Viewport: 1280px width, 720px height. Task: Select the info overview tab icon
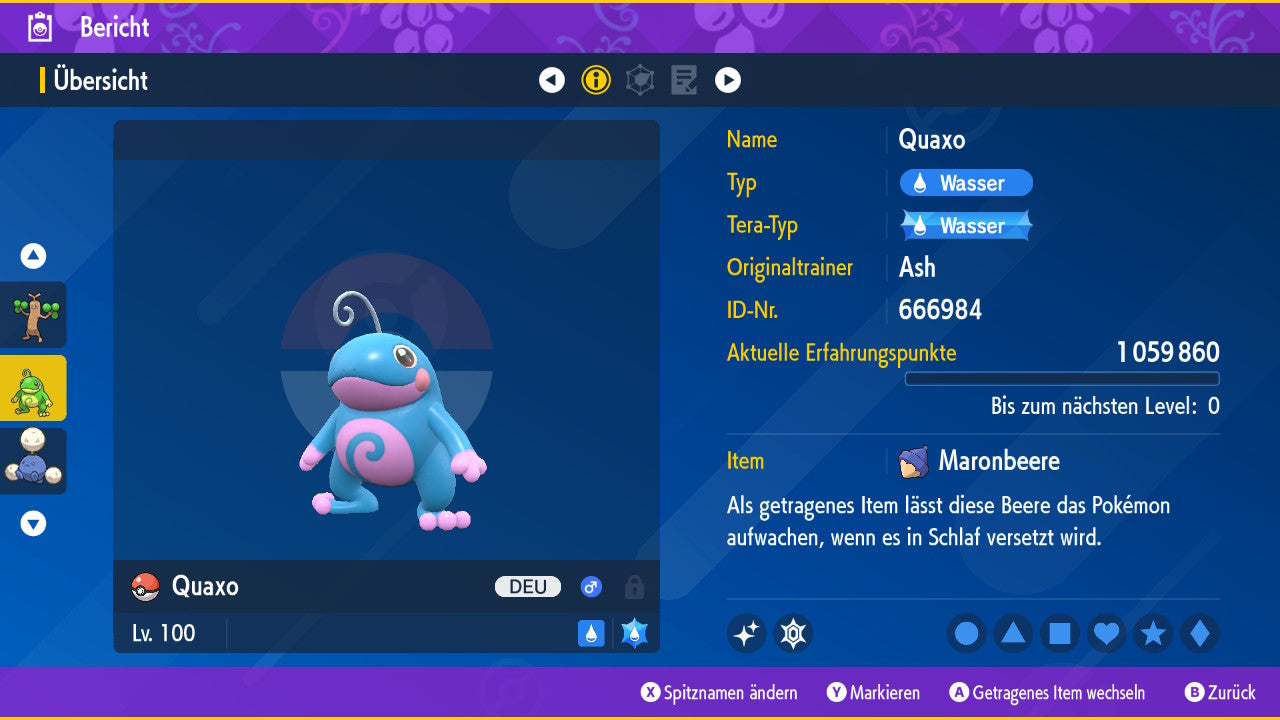click(x=596, y=80)
